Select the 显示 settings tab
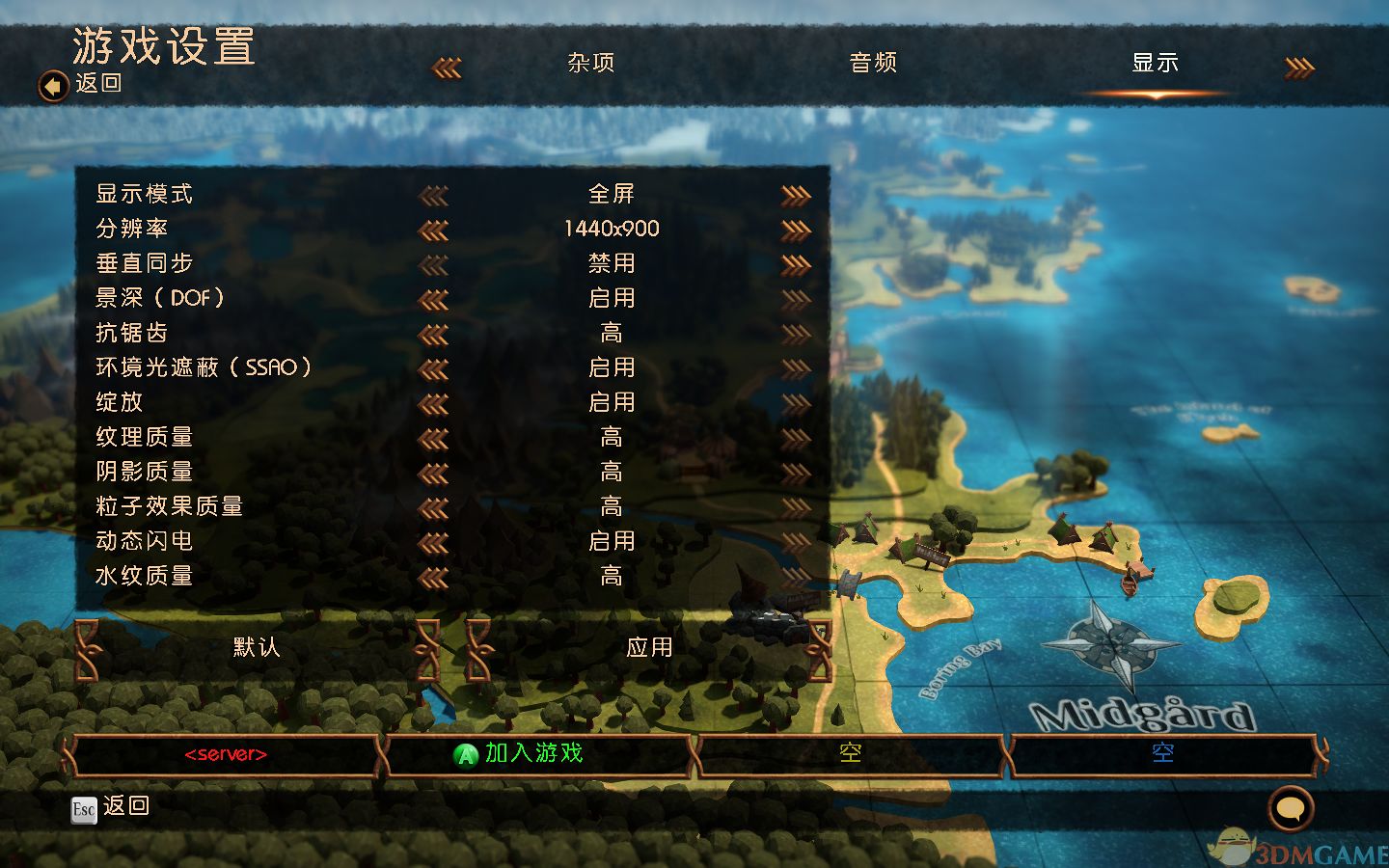Screen dimensions: 1389x868 coord(1155,64)
